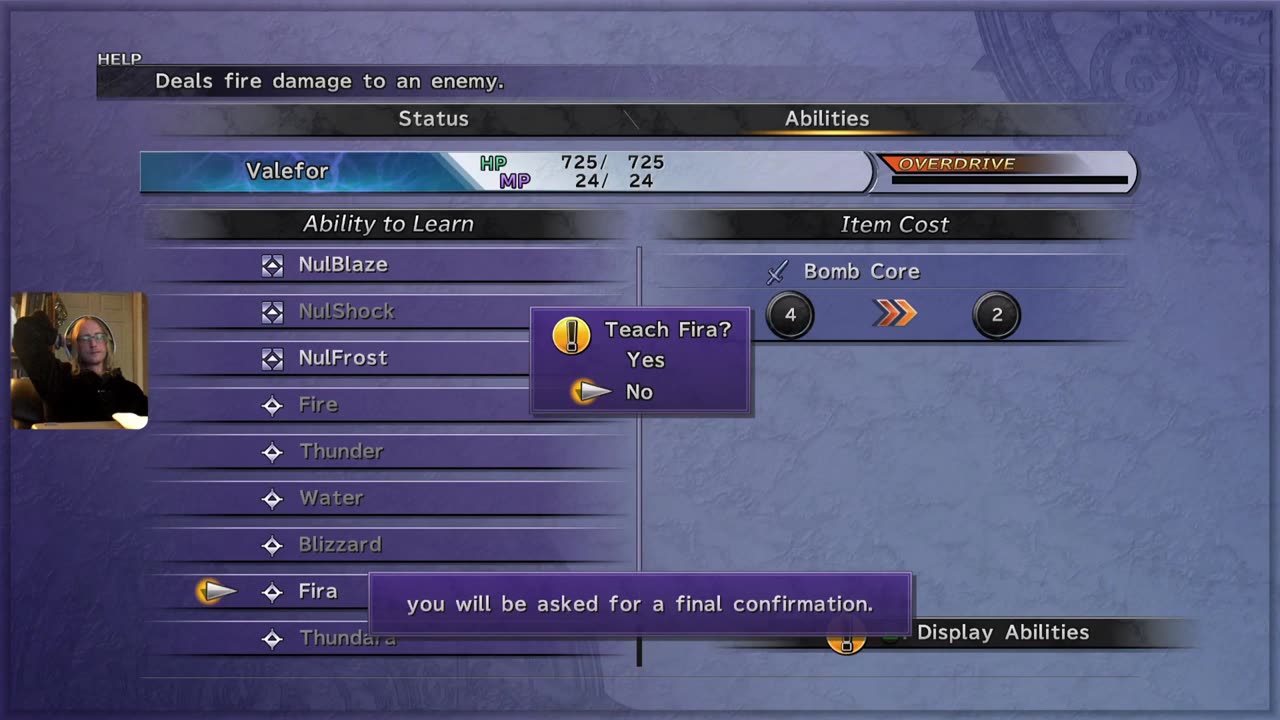Image resolution: width=1280 pixels, height=720 pixels.
Task: Select NulBlaze from the ability list
Action: tap(343, 265)
